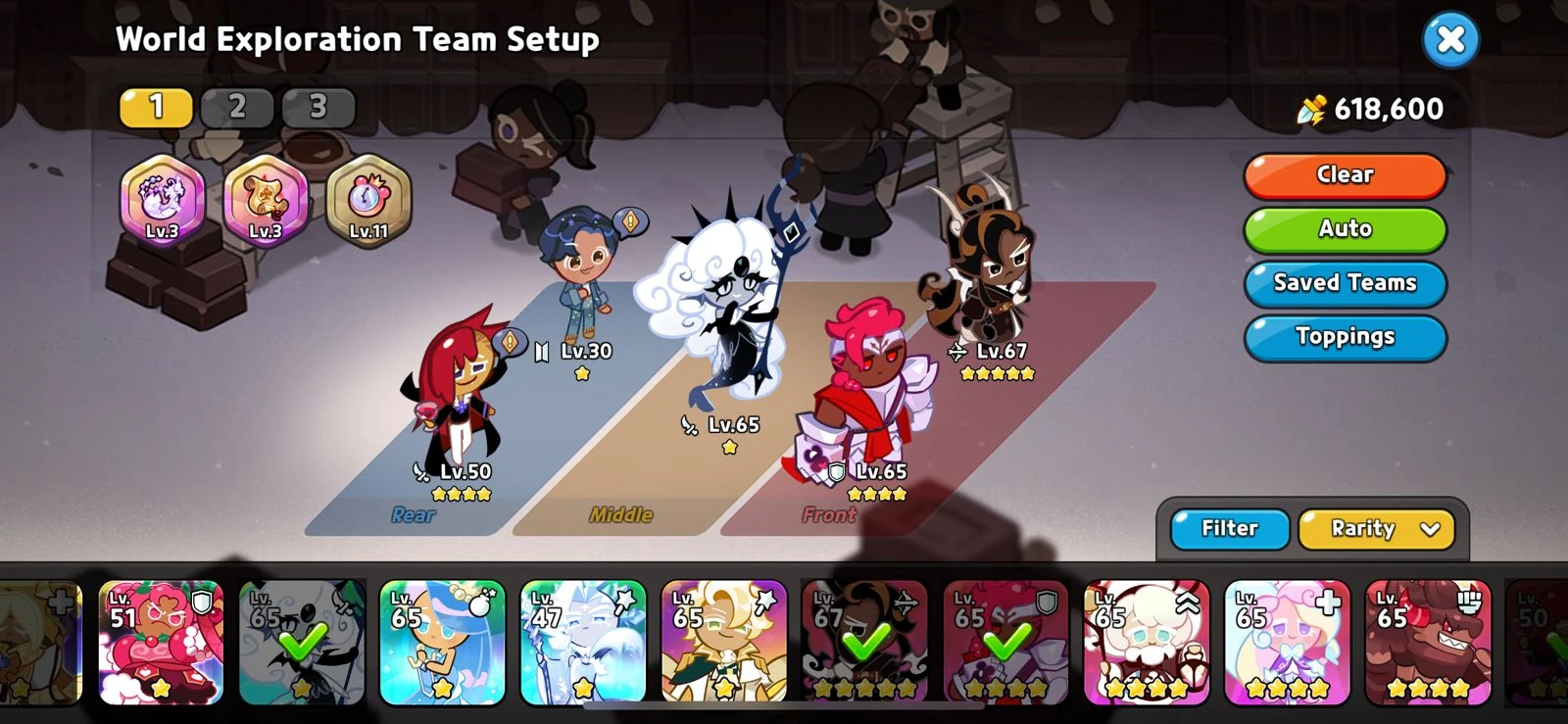Open Saved Teams
Screen dimensions: 1568x724
click(x=1344, y=283)
